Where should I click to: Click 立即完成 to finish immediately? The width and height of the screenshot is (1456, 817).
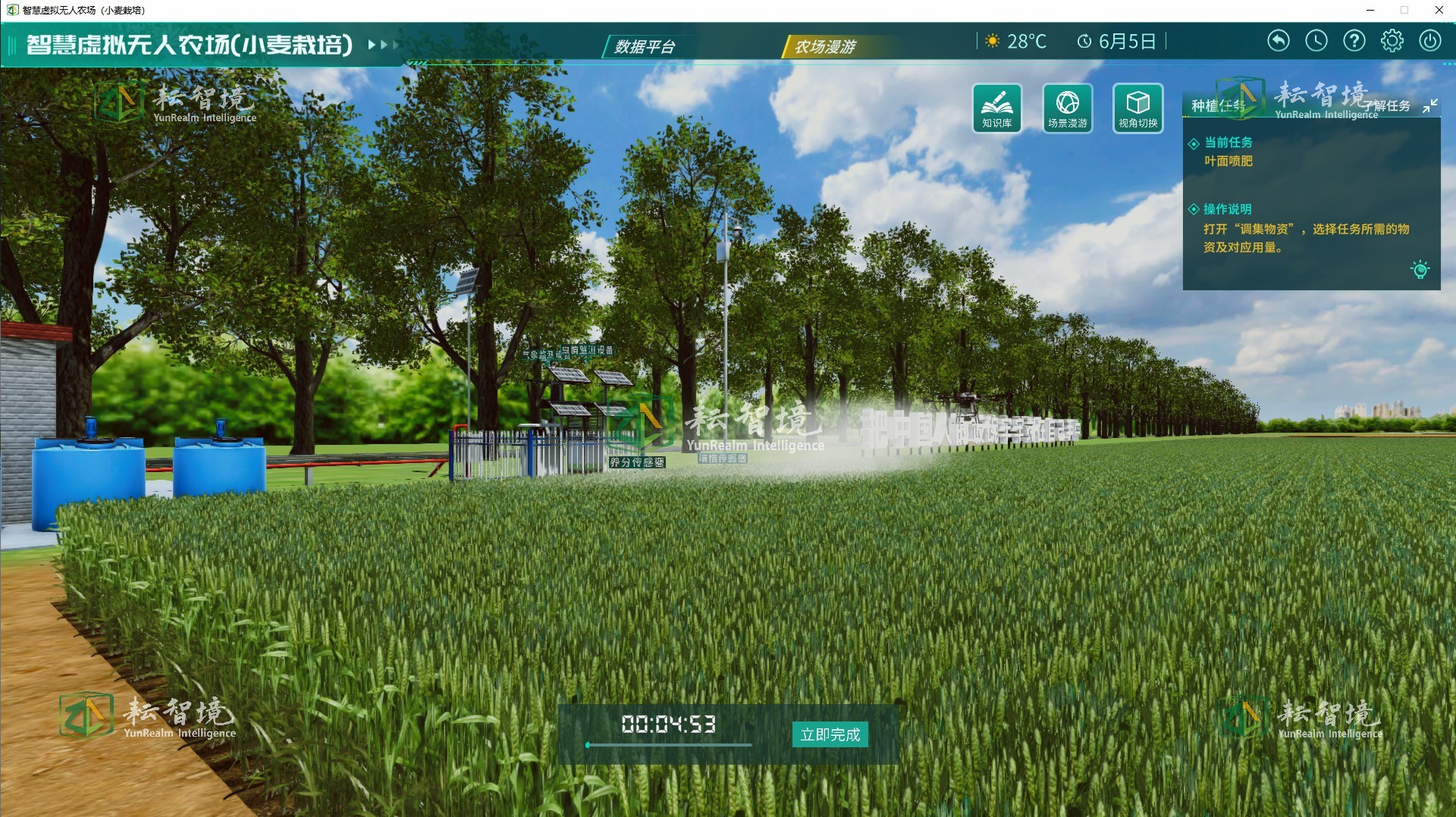pyautogui.click(x=830, y=734)
